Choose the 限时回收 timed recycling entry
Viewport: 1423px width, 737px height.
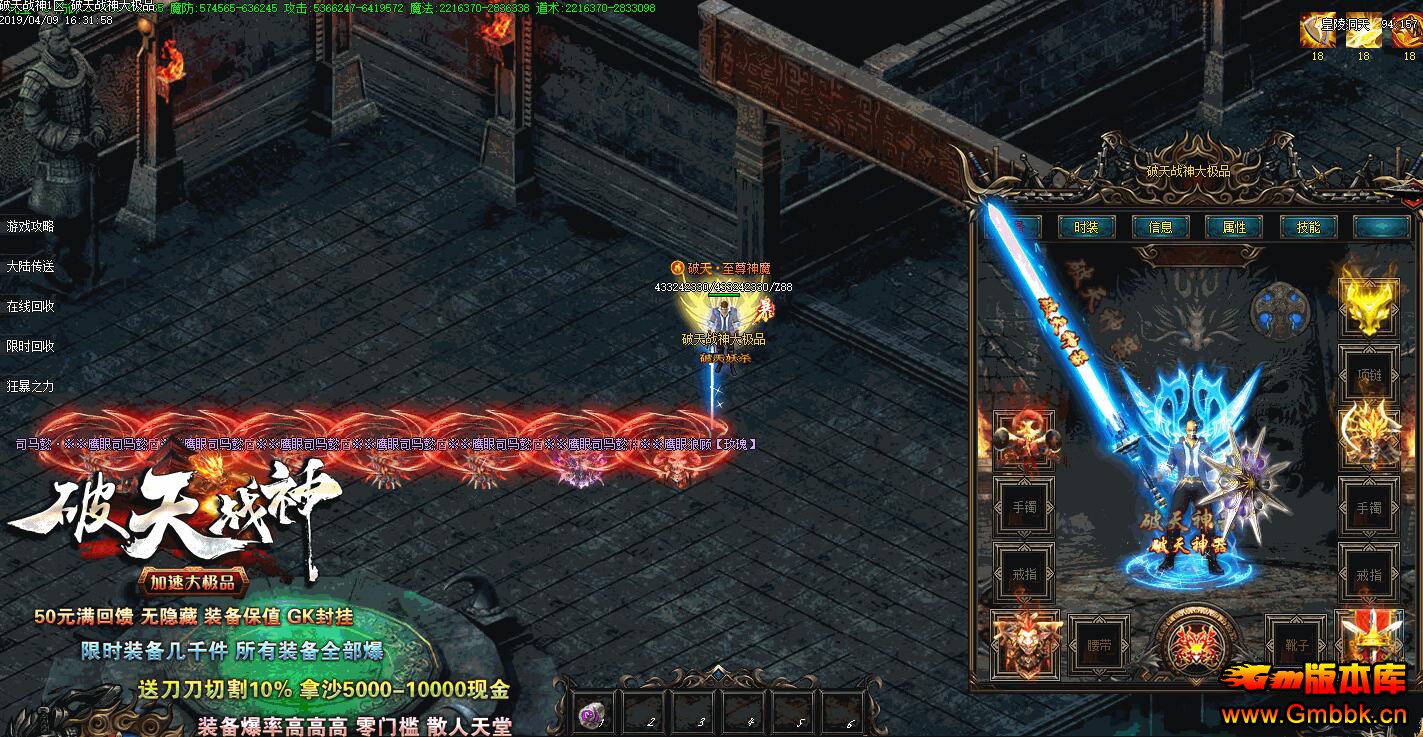point(31,346)
